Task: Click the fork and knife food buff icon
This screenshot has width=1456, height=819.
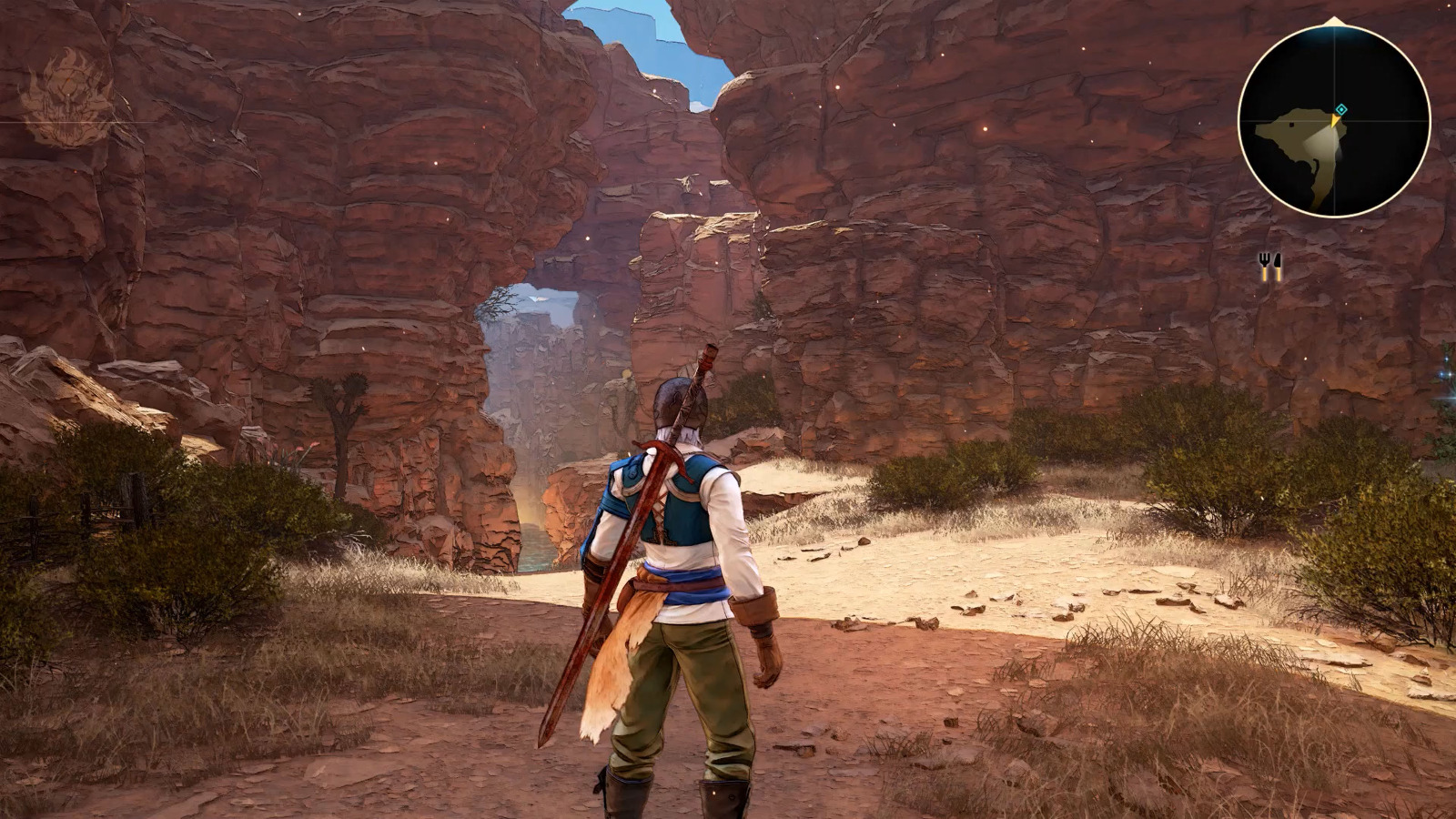Action: pyautogui.click(x=1270, y=266)
